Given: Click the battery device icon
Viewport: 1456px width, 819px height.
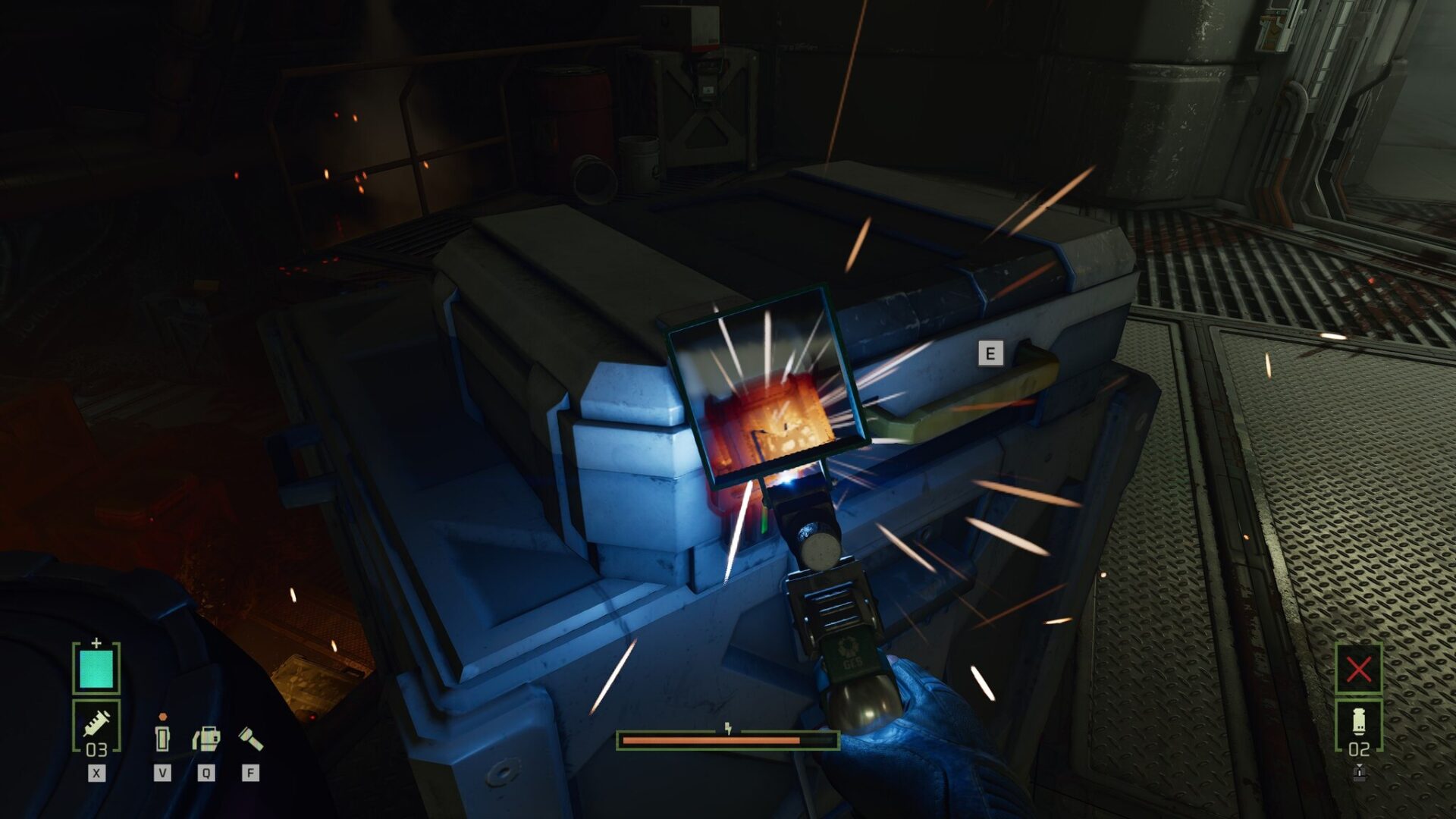Looking at the screenshot, I should coord(162,736).
